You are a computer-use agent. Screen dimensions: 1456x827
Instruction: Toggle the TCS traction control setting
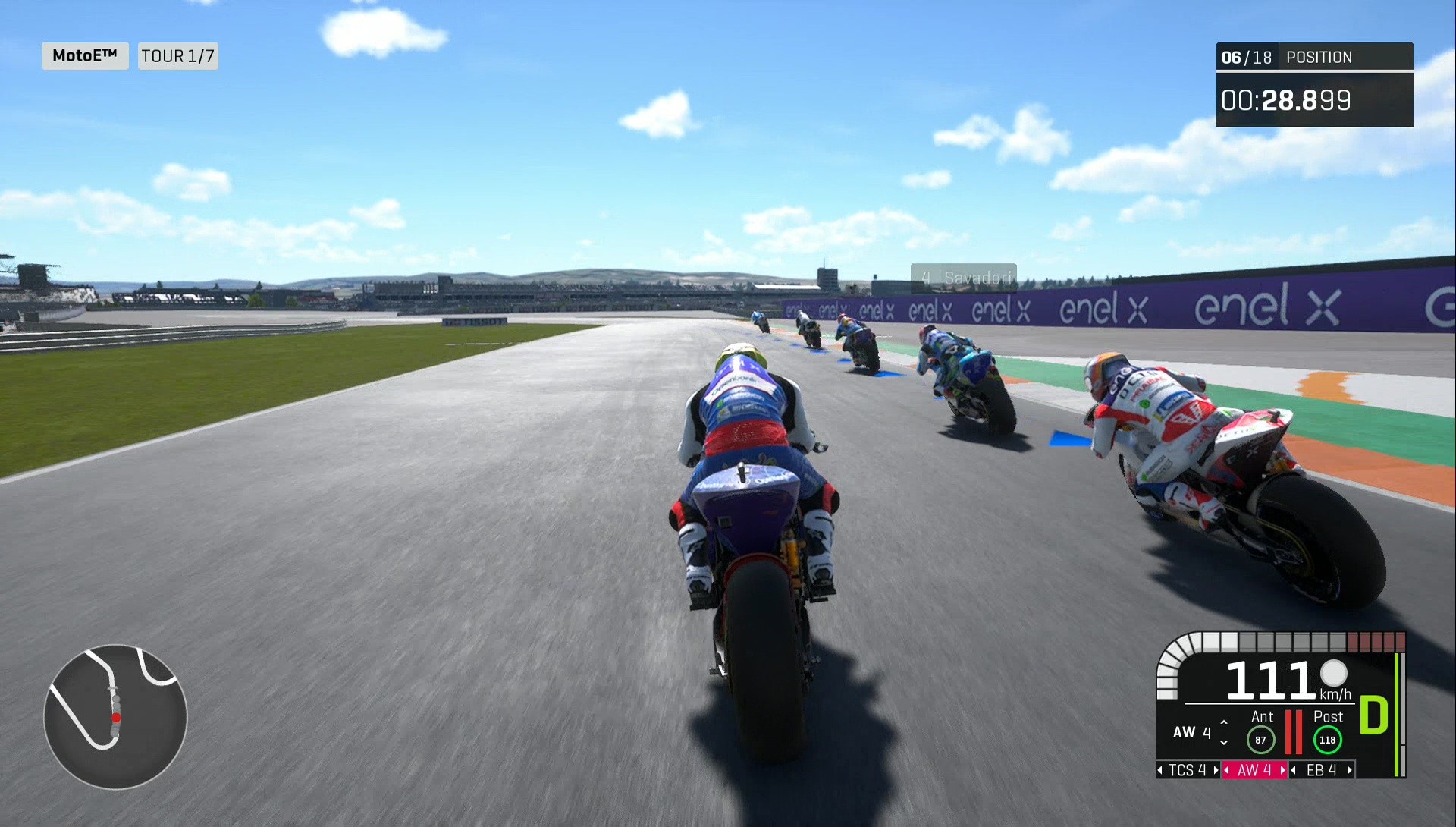click(1188, 770)
